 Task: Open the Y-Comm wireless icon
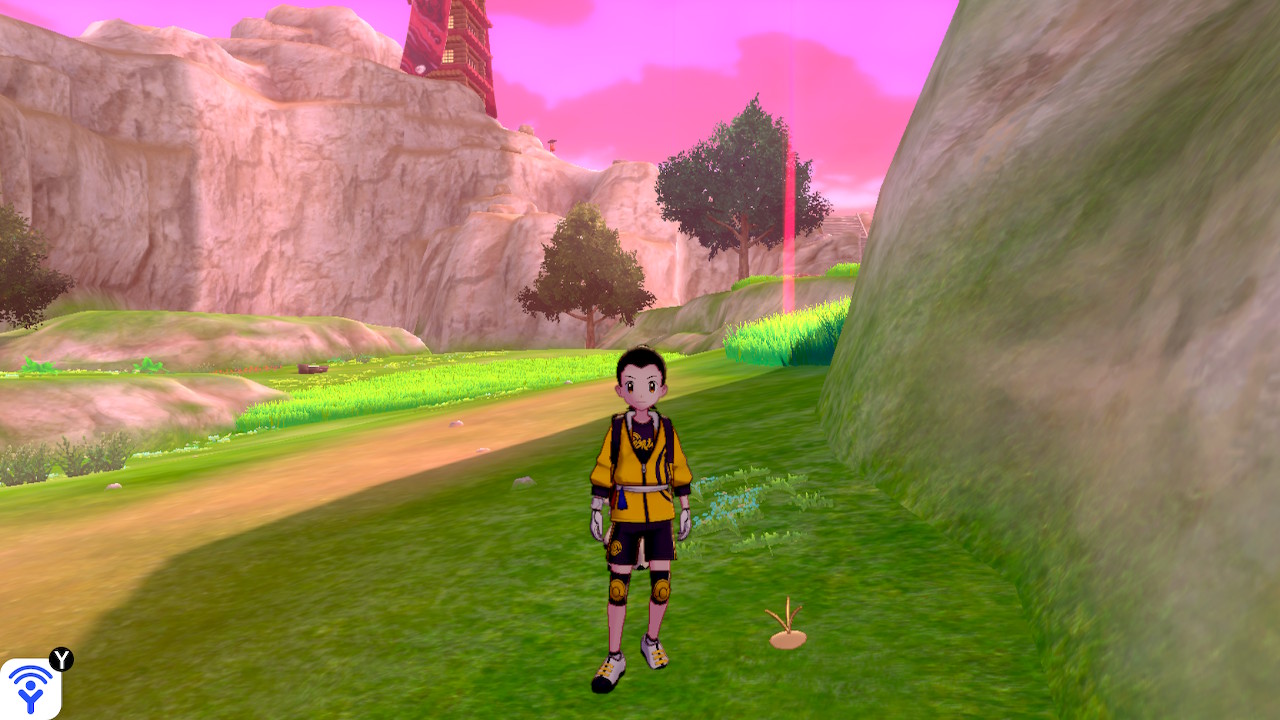(30, 688)
